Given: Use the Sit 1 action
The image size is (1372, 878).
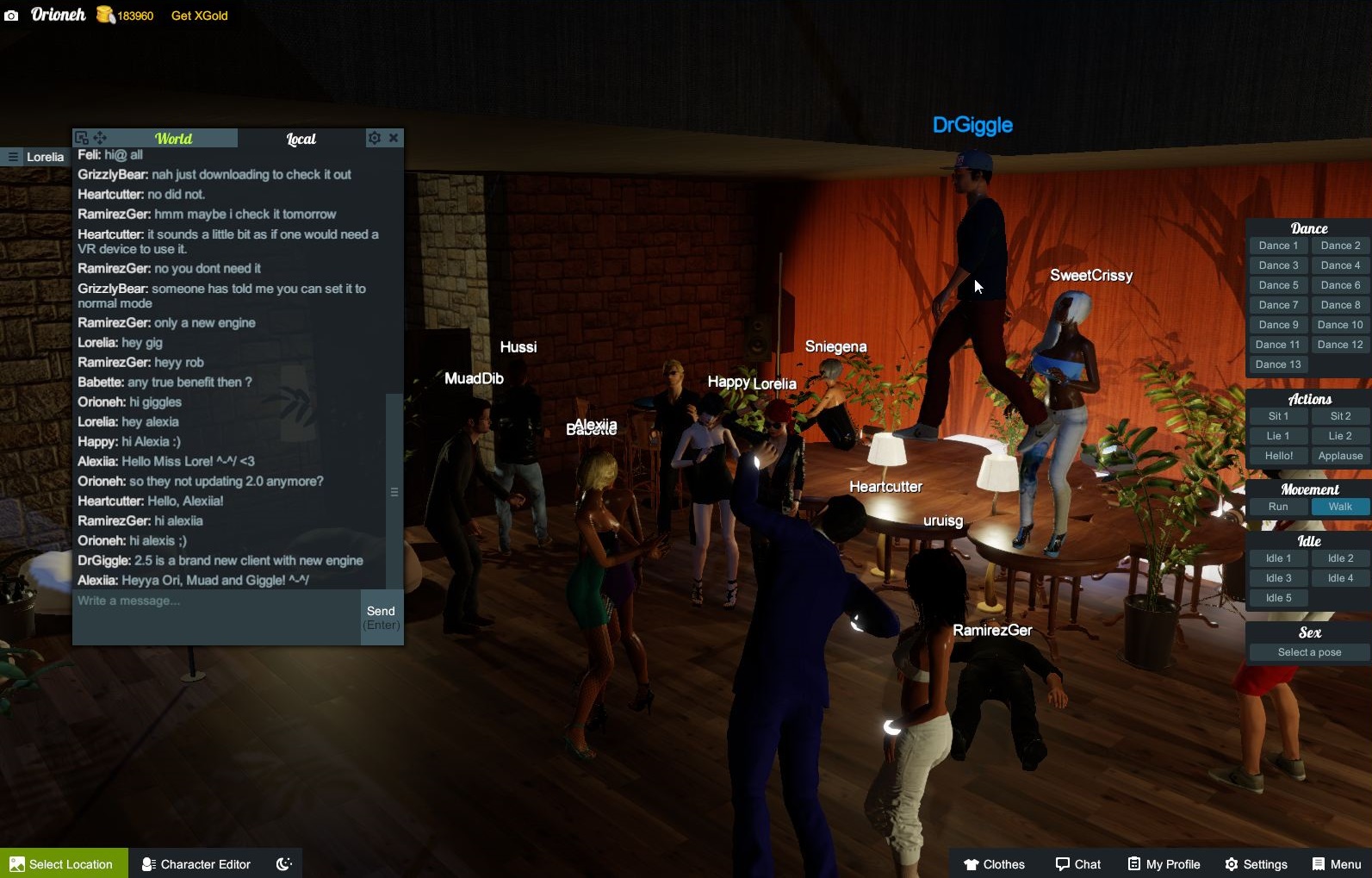Looking at the screenshot, I should point(1278,416).
